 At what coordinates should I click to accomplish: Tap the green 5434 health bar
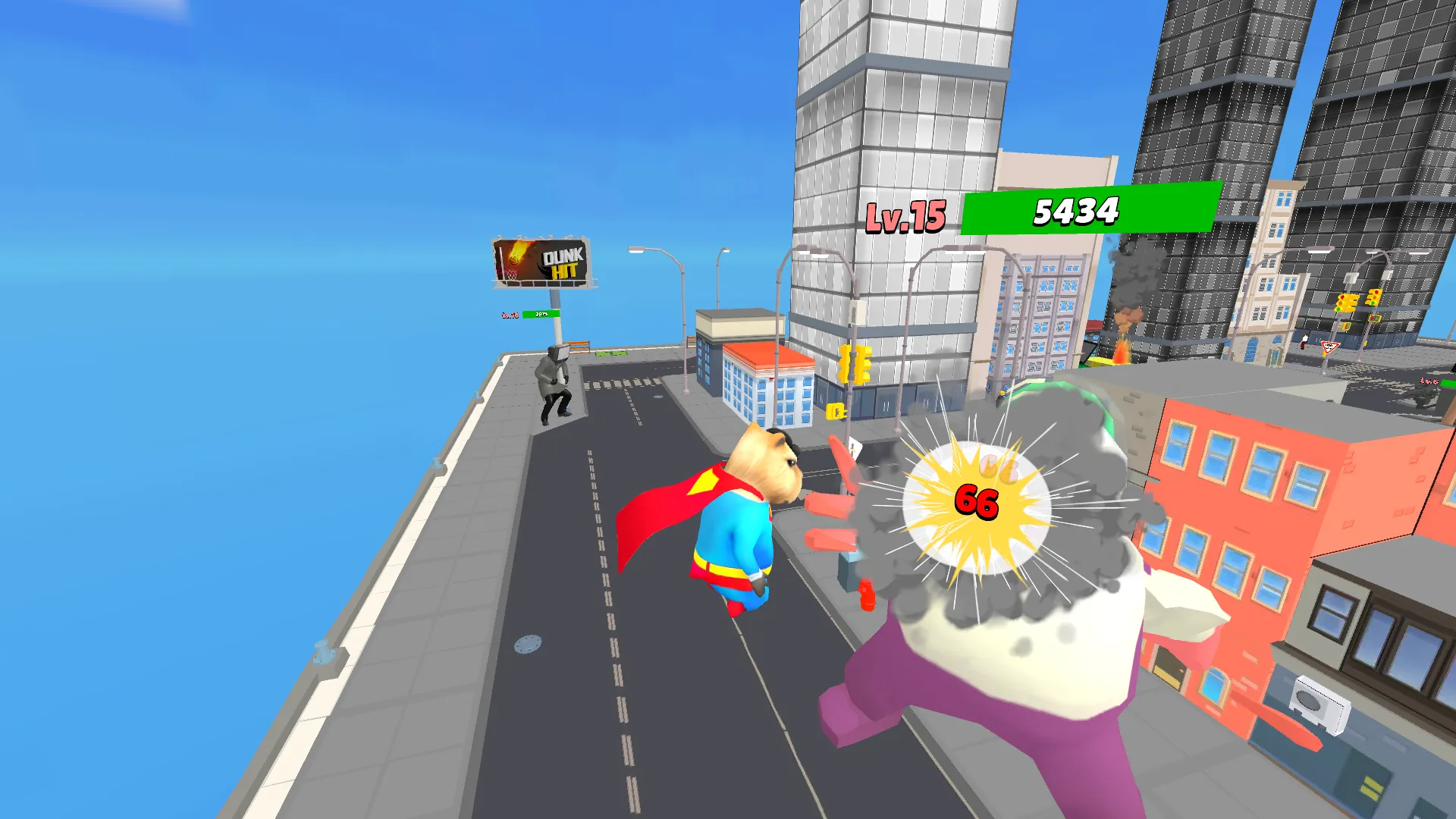[1078, 213]
